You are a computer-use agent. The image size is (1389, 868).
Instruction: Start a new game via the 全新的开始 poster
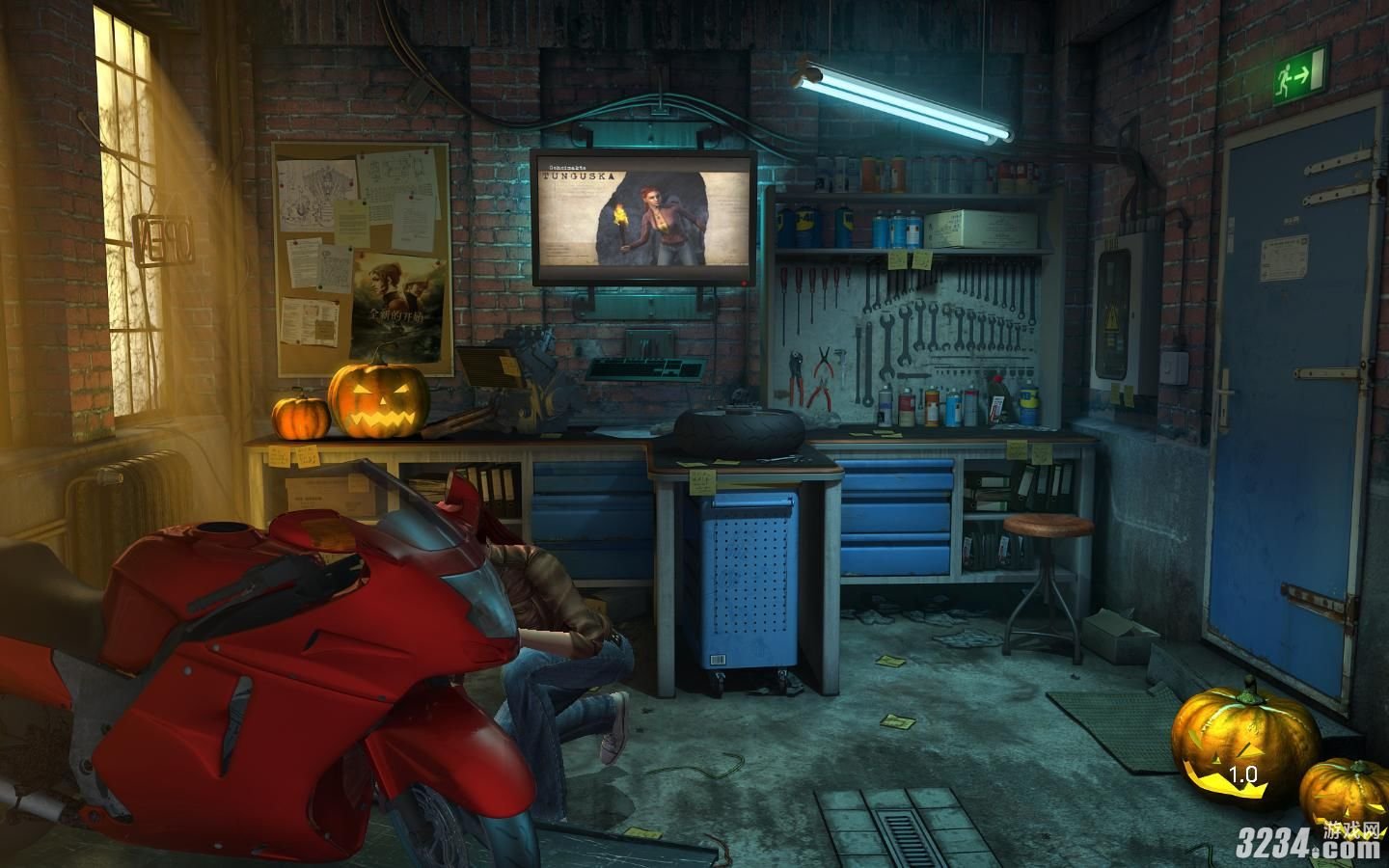398,307
